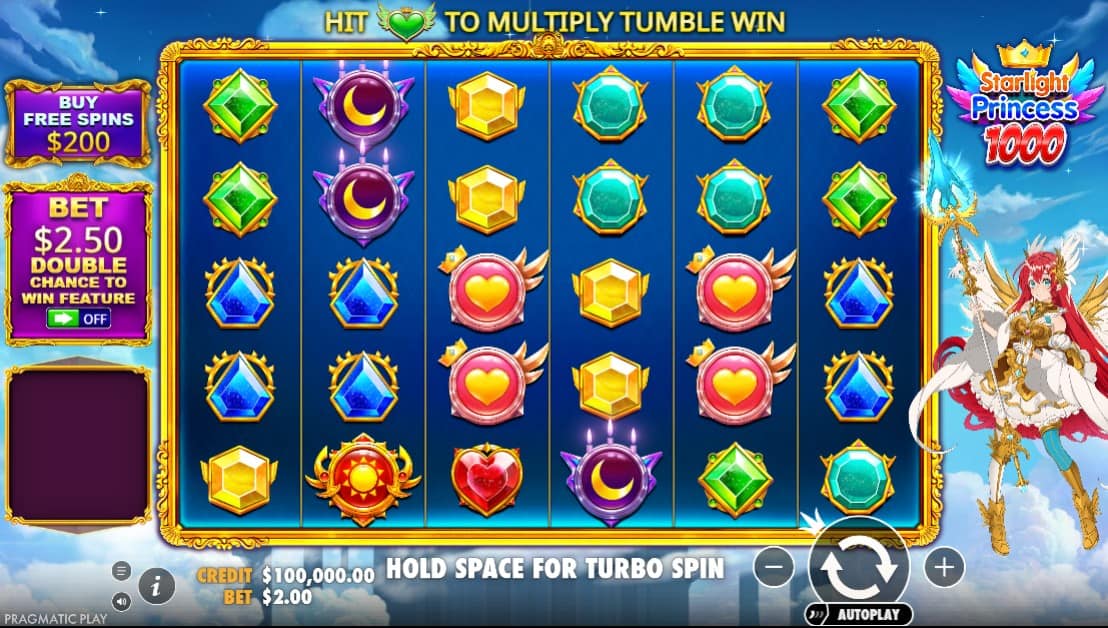Open the game info page
Screen dimensions: 1108x628
pyautogui.click(x=156, y=586)
